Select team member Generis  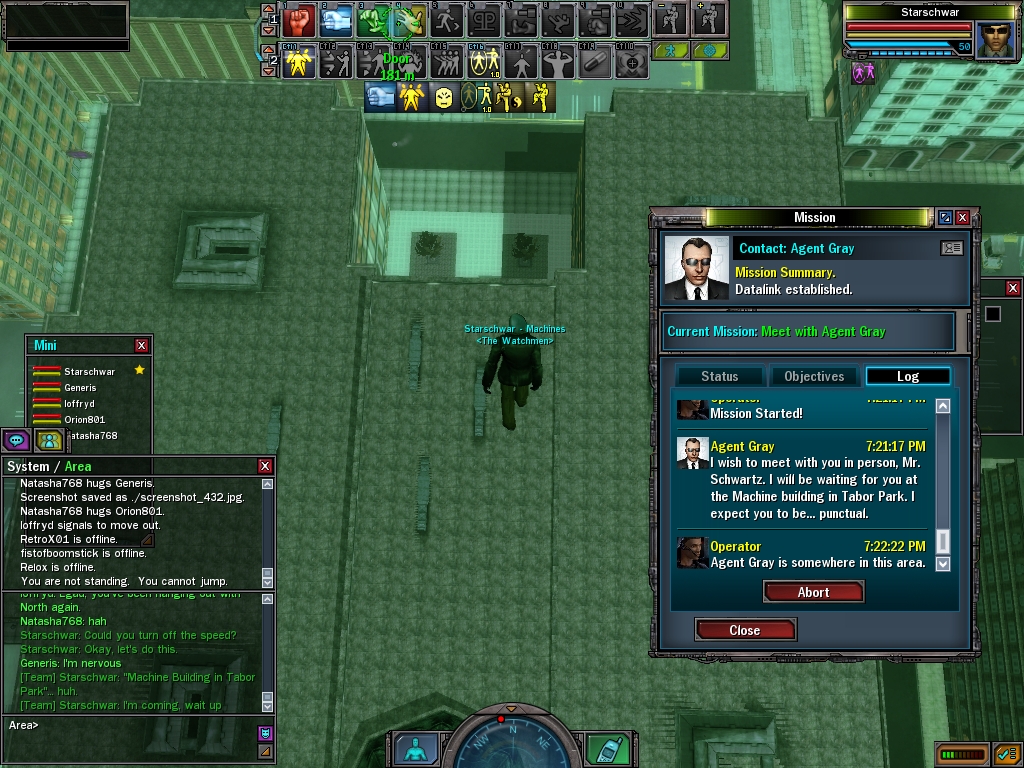point(80,387)
